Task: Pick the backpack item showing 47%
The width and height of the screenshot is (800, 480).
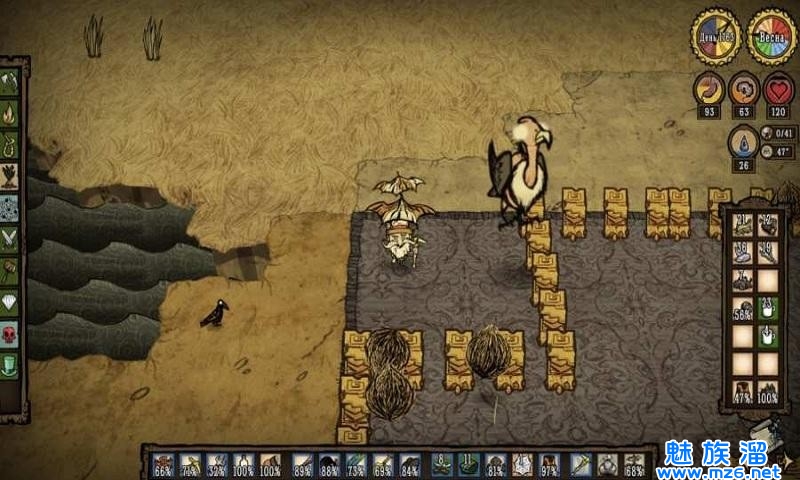Action: pyautogui.click(x=742, y=391)
